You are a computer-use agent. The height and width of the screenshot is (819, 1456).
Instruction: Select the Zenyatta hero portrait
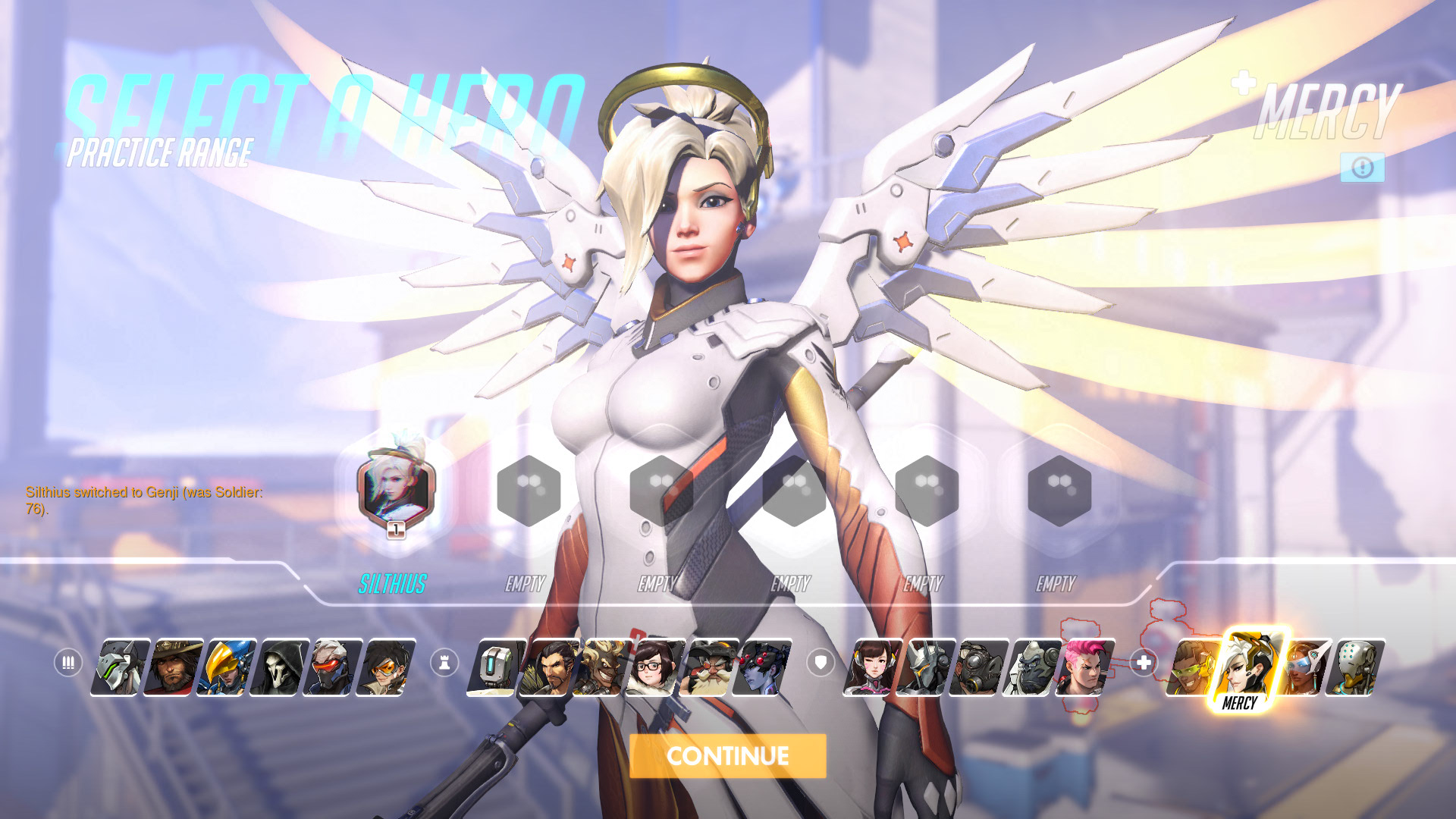[1354, 667]
